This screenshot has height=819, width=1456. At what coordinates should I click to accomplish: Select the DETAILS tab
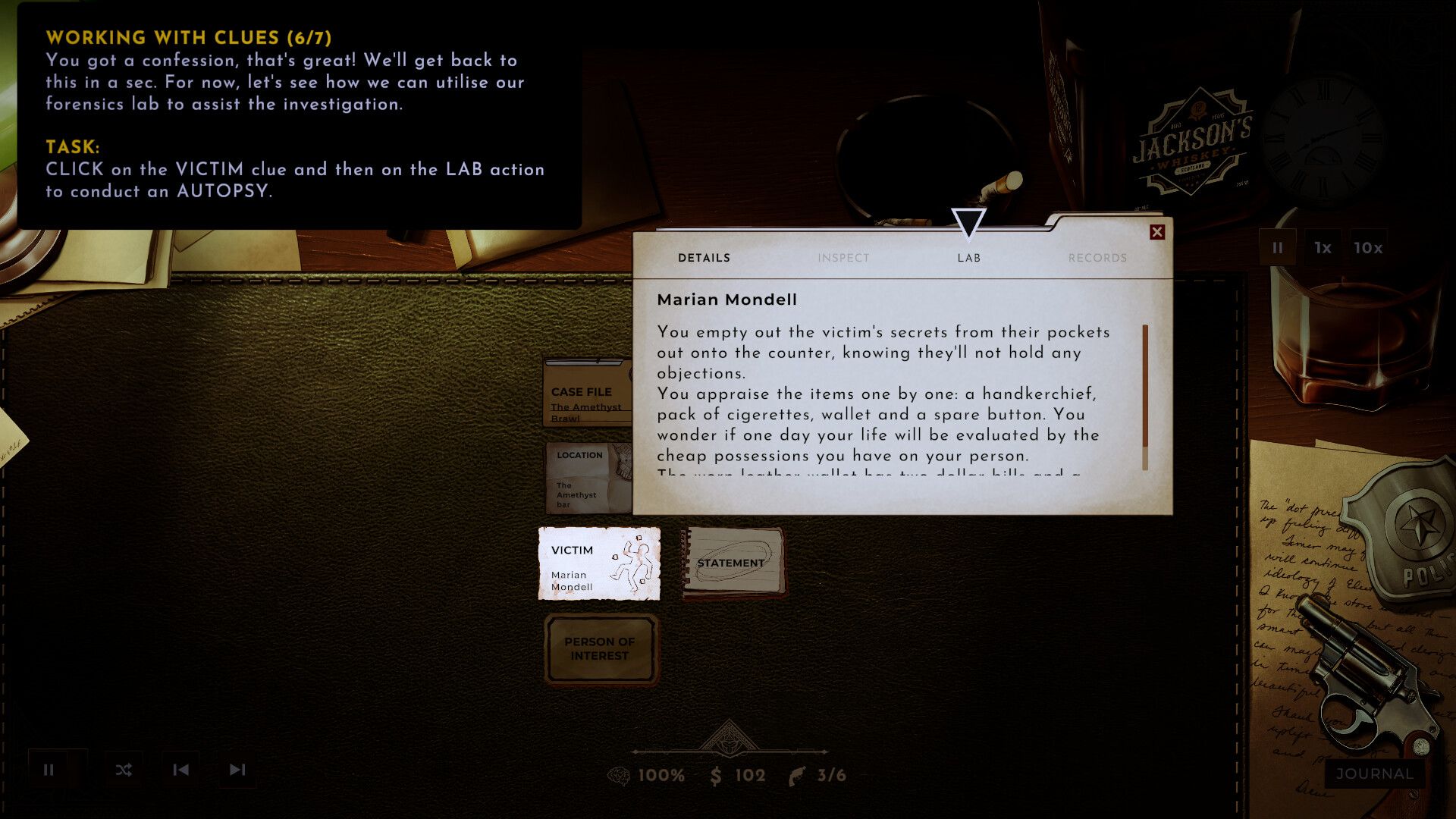(703, 258)
